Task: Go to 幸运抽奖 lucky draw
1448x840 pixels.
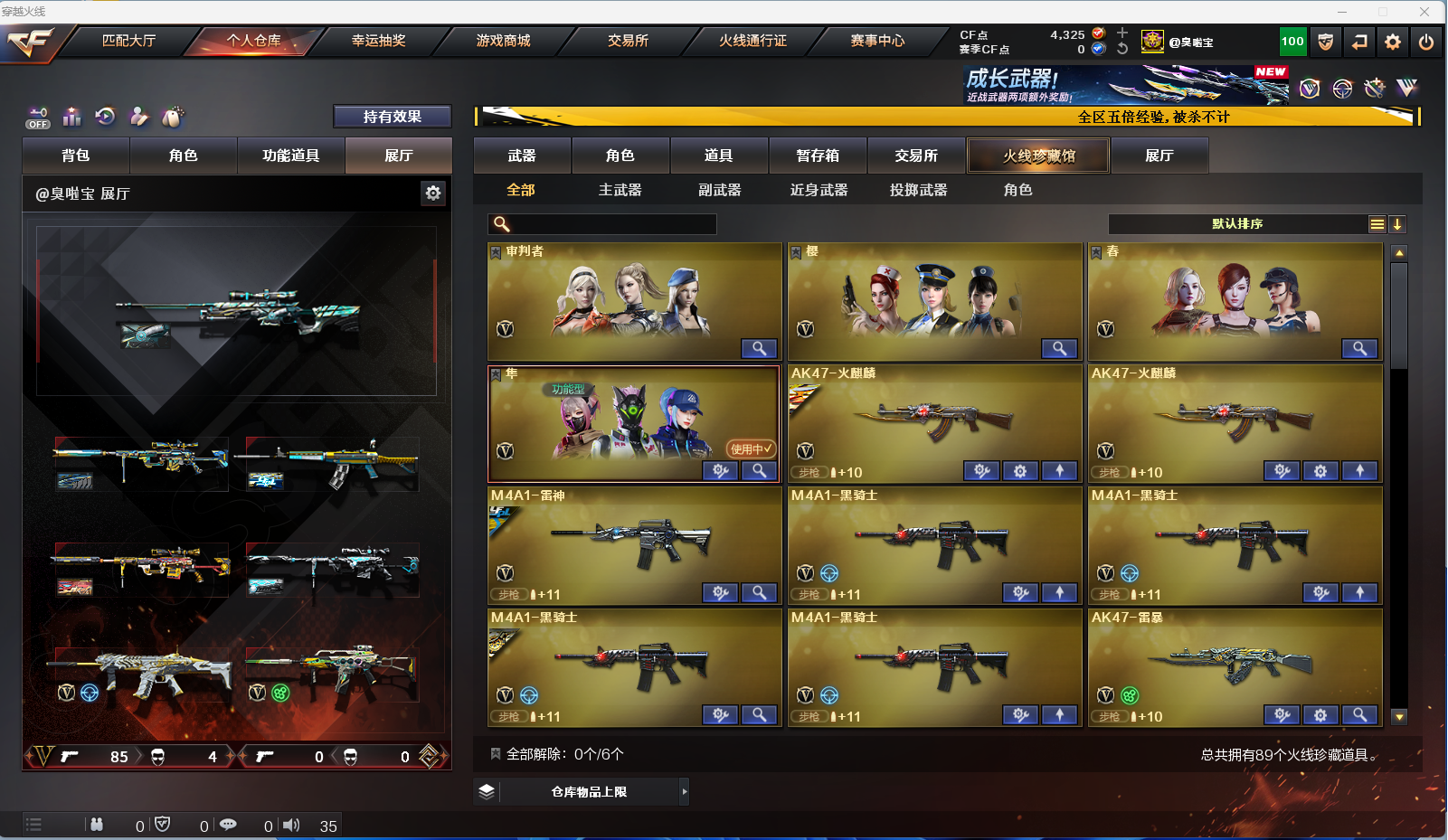Action: point(378,41)
